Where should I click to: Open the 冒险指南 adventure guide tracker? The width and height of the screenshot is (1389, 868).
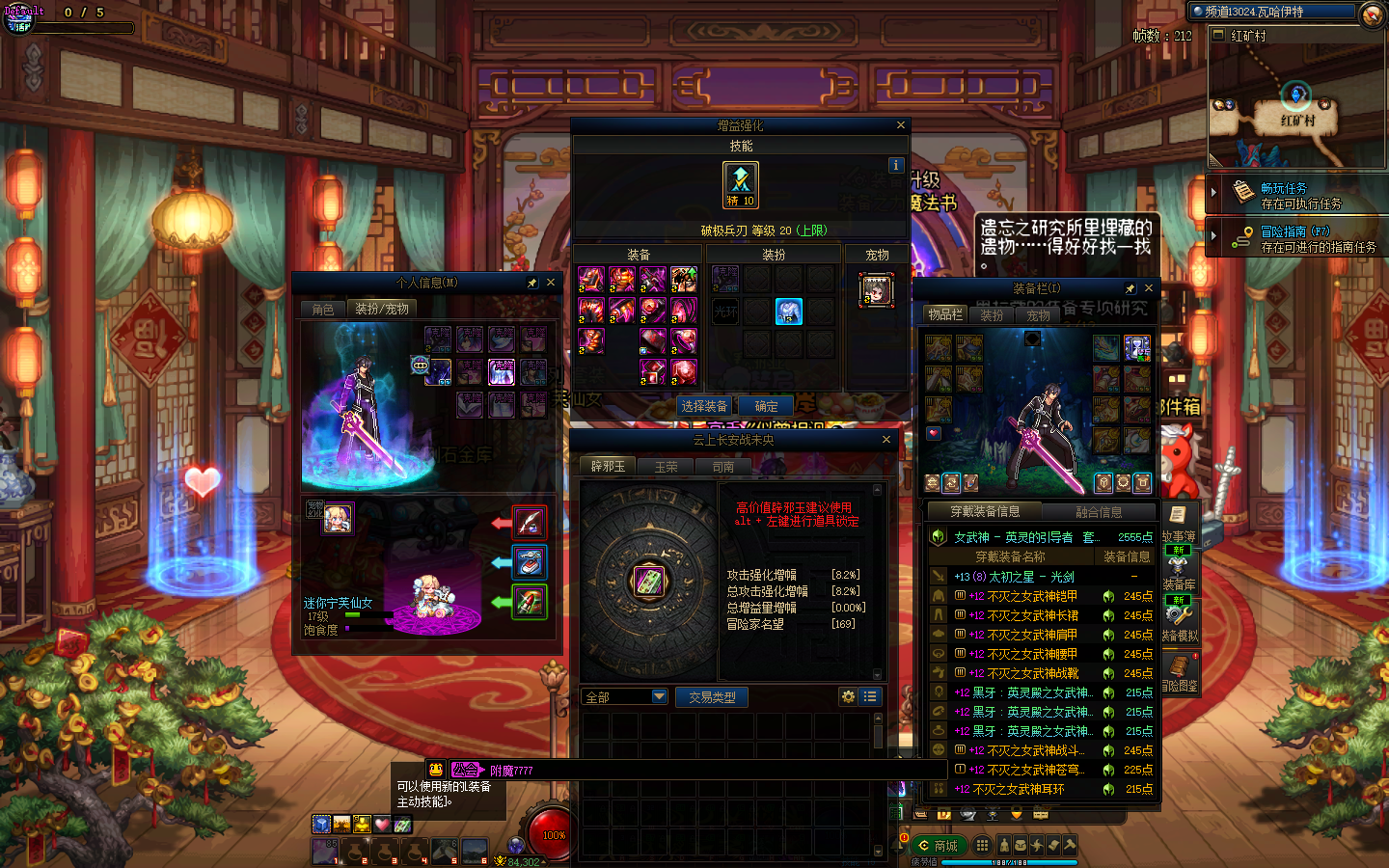coord(1294,231)
